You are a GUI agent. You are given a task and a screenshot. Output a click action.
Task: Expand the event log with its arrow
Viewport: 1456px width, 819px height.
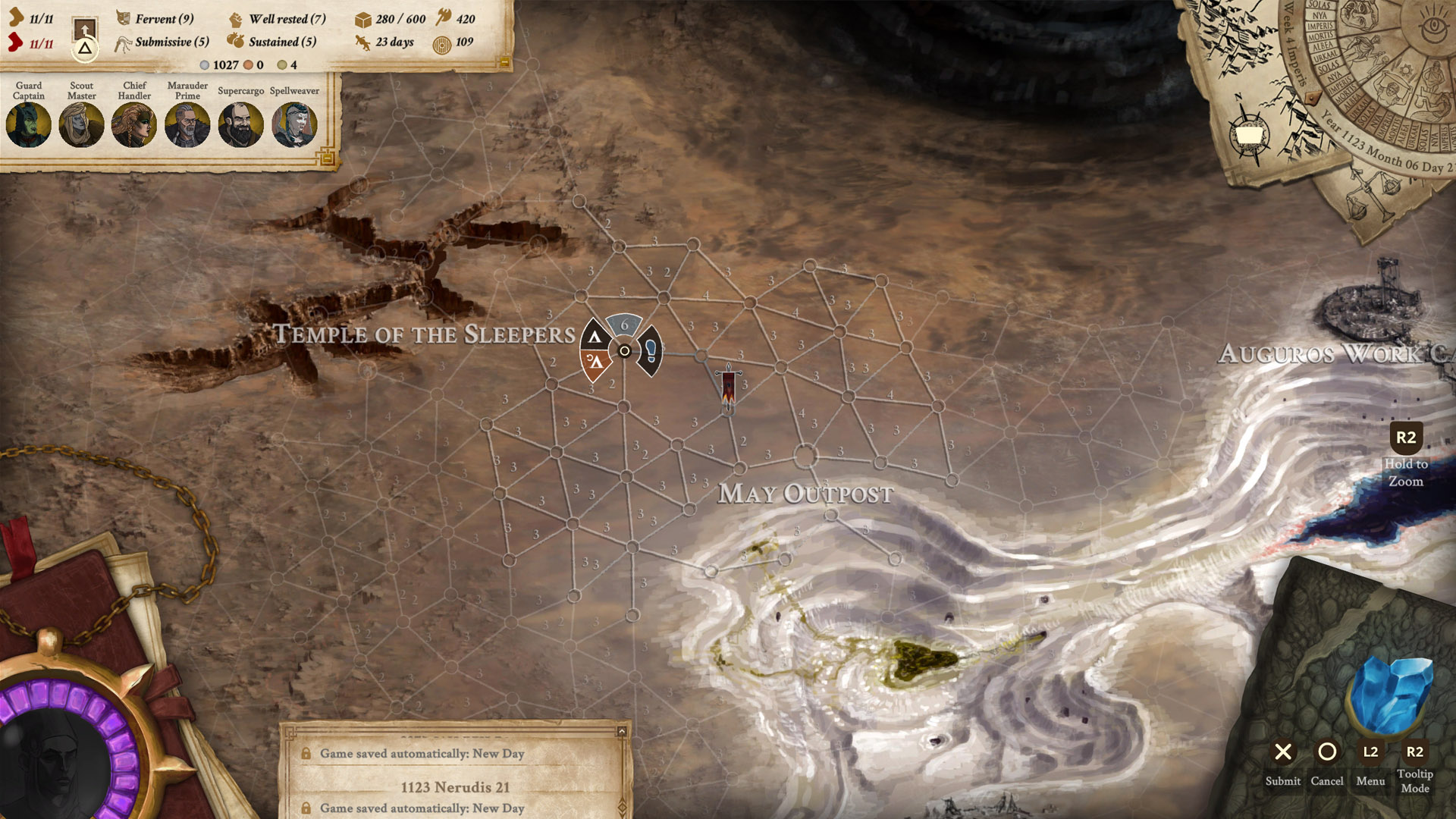pyautogui.click(x=622, y=732)
